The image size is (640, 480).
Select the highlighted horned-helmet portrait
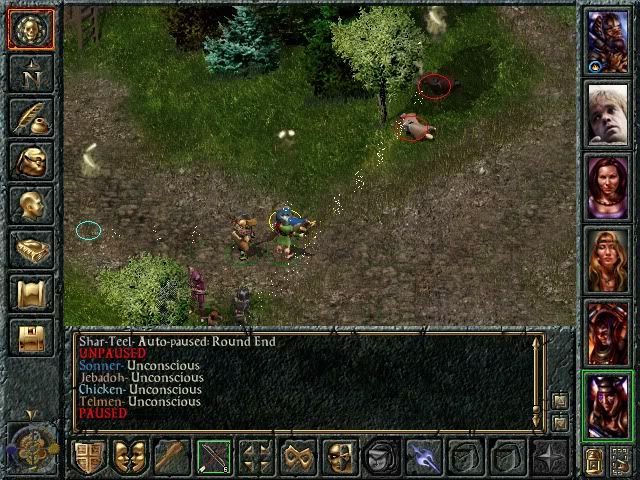[607, 404]
